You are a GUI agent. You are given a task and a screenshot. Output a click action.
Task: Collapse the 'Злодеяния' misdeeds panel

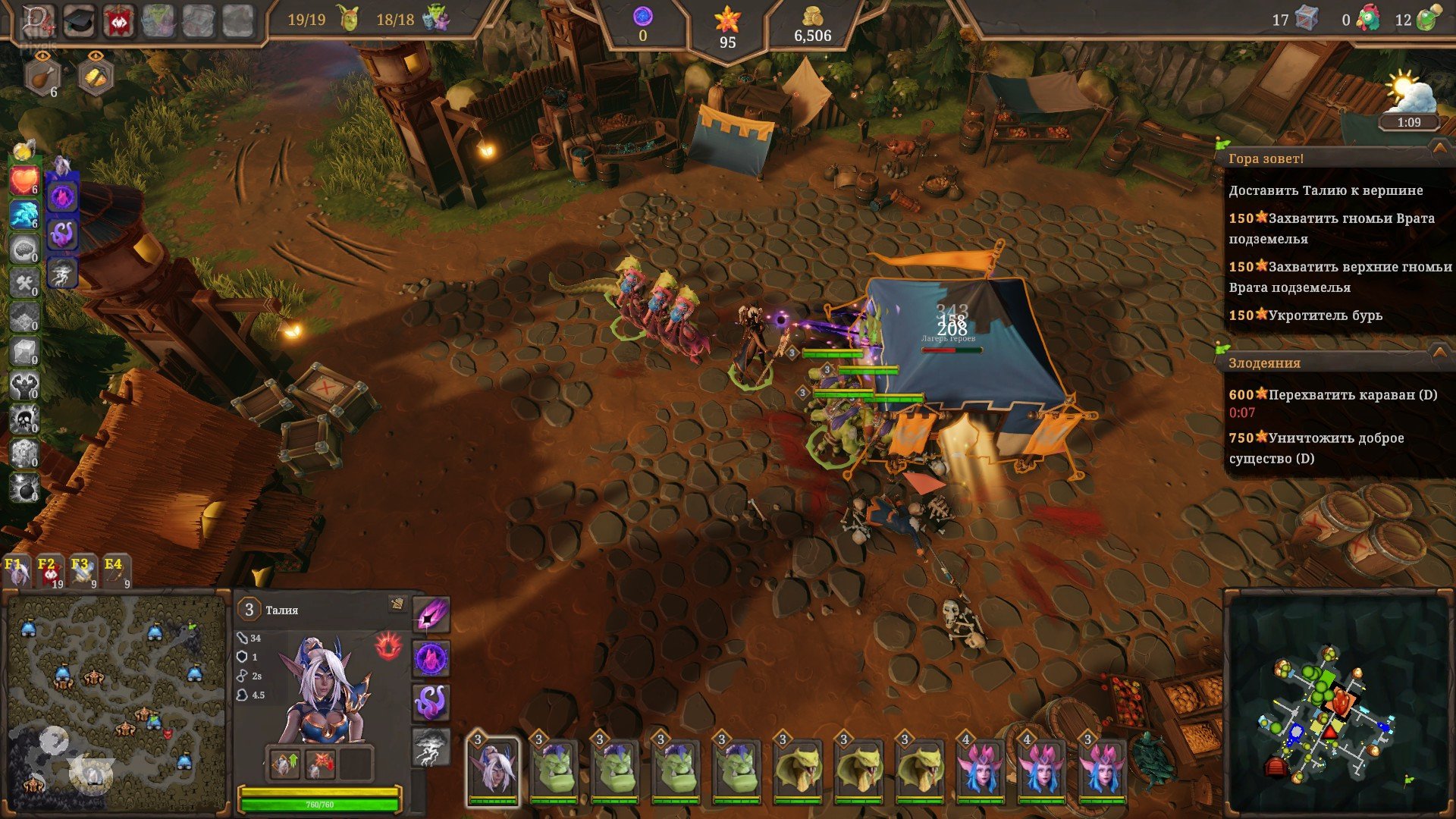click(x=1439, y=353)
